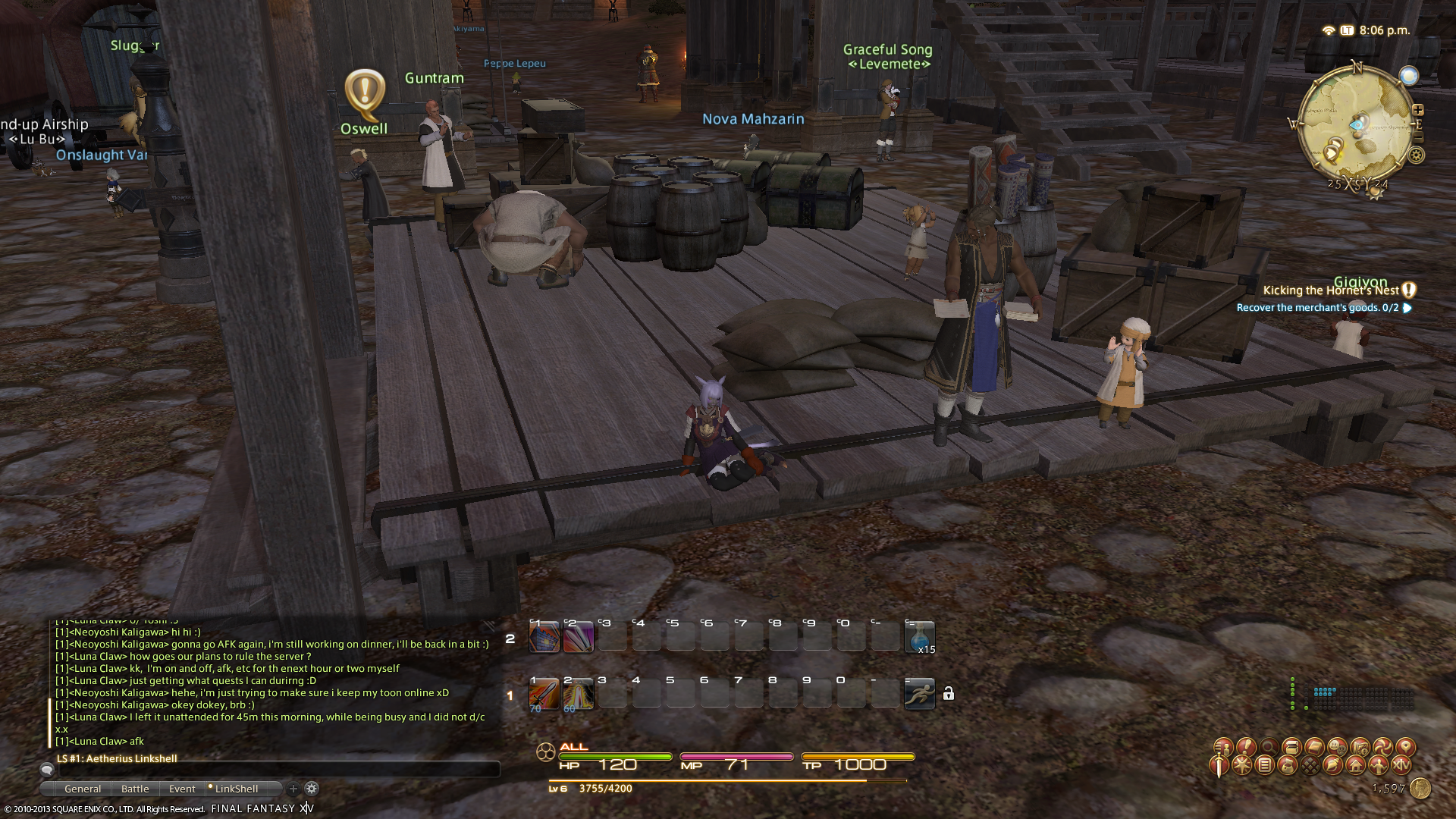
Task: Use the Sprint running-figure action
Action: click(919, 694)
